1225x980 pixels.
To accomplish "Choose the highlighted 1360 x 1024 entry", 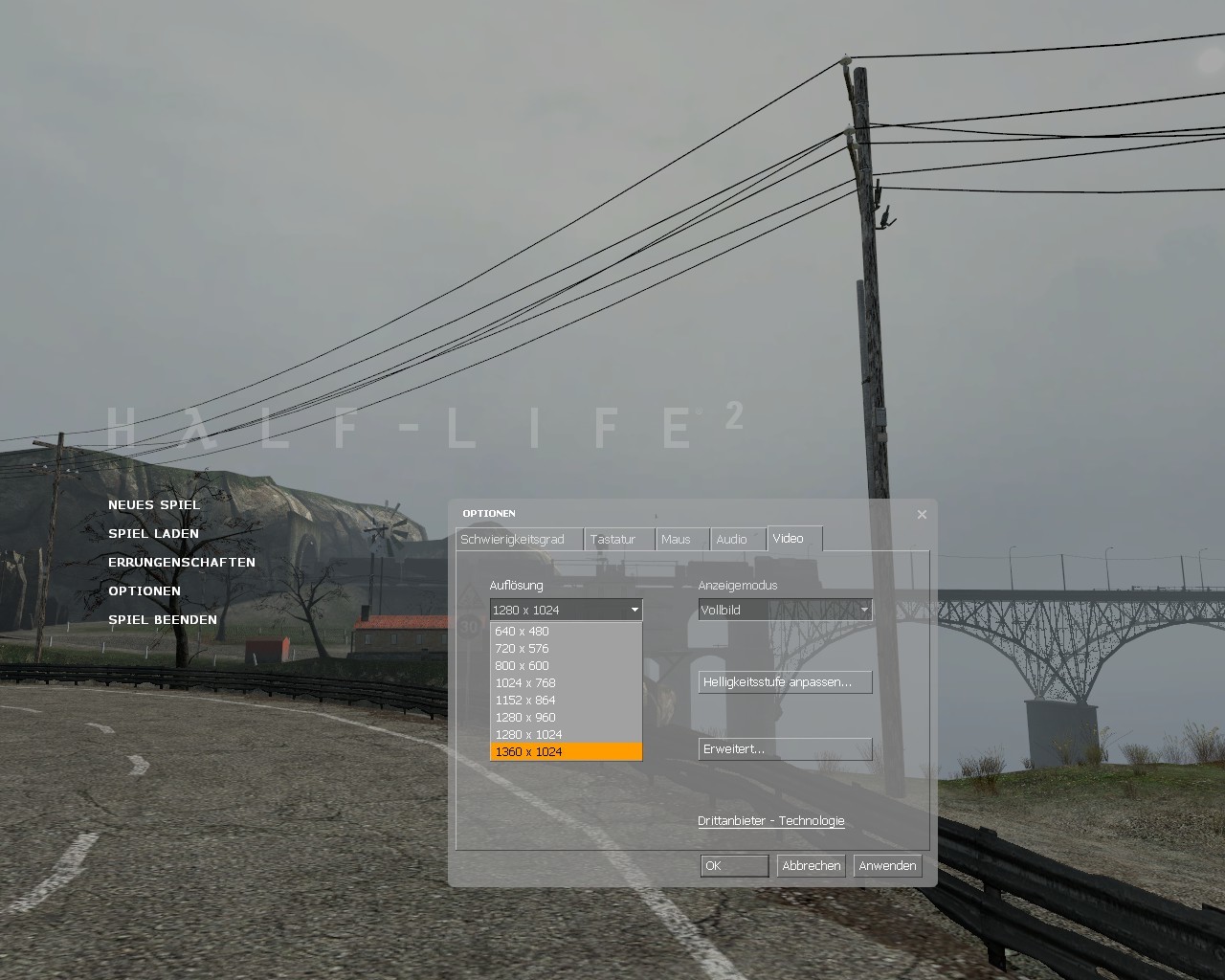I will pyautogui.click(x=528, y=751).
